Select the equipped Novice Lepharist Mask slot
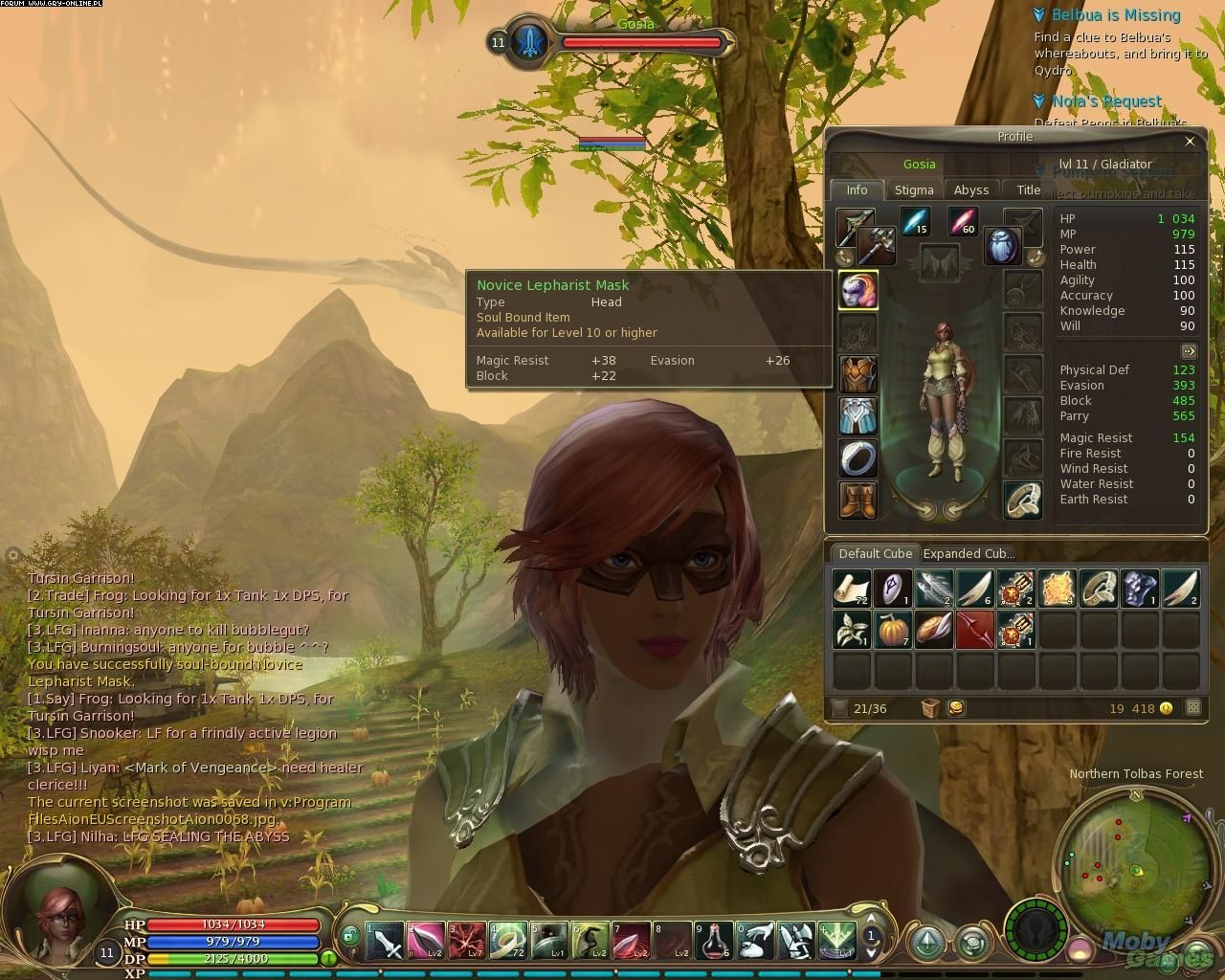This screenshot has height=980, width=1225. pos(857,290)
